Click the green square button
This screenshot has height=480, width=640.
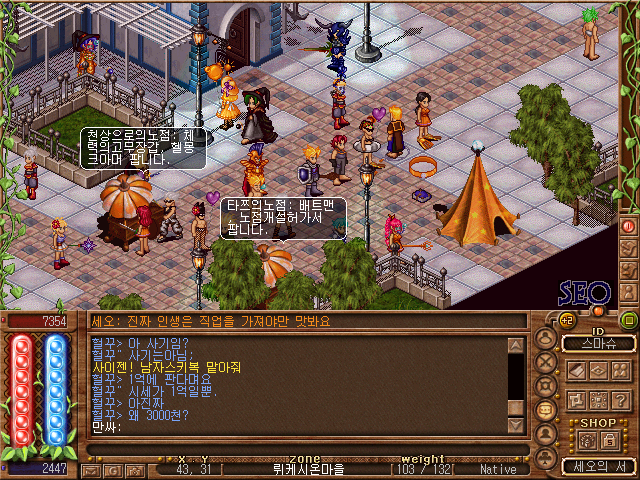coord(629,320)
